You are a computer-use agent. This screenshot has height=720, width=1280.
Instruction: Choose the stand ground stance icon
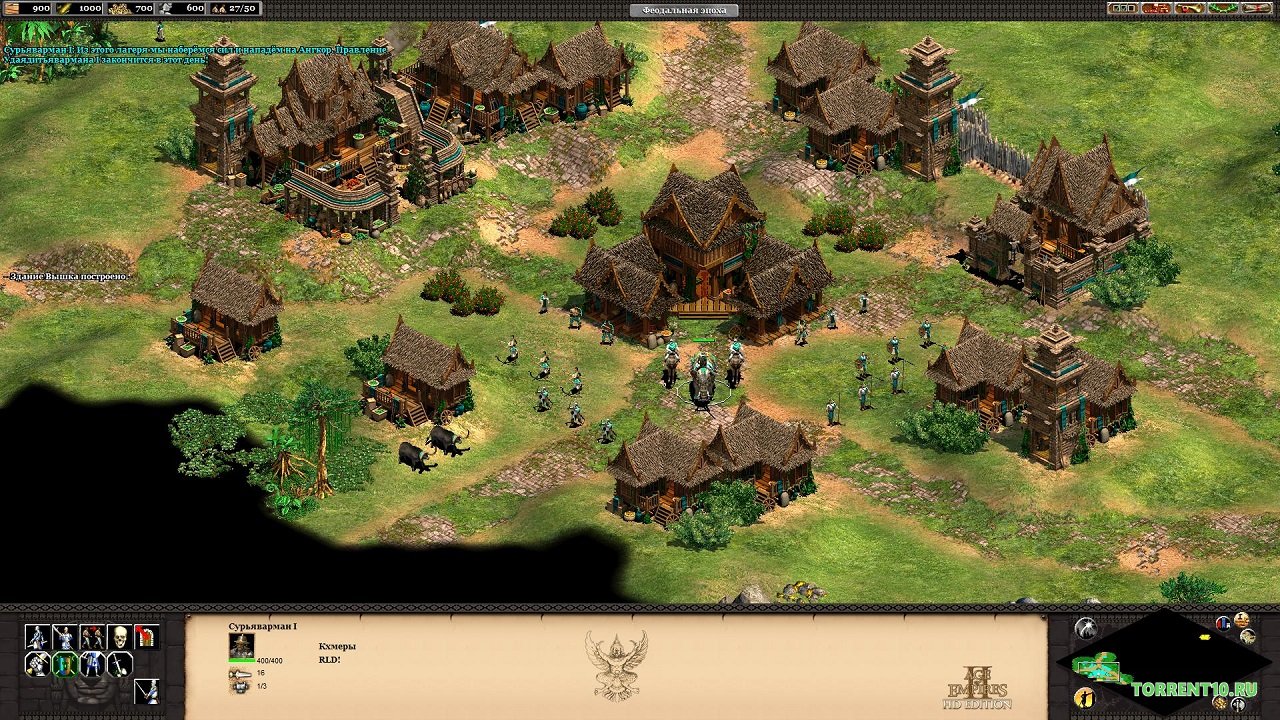point(92,664)
